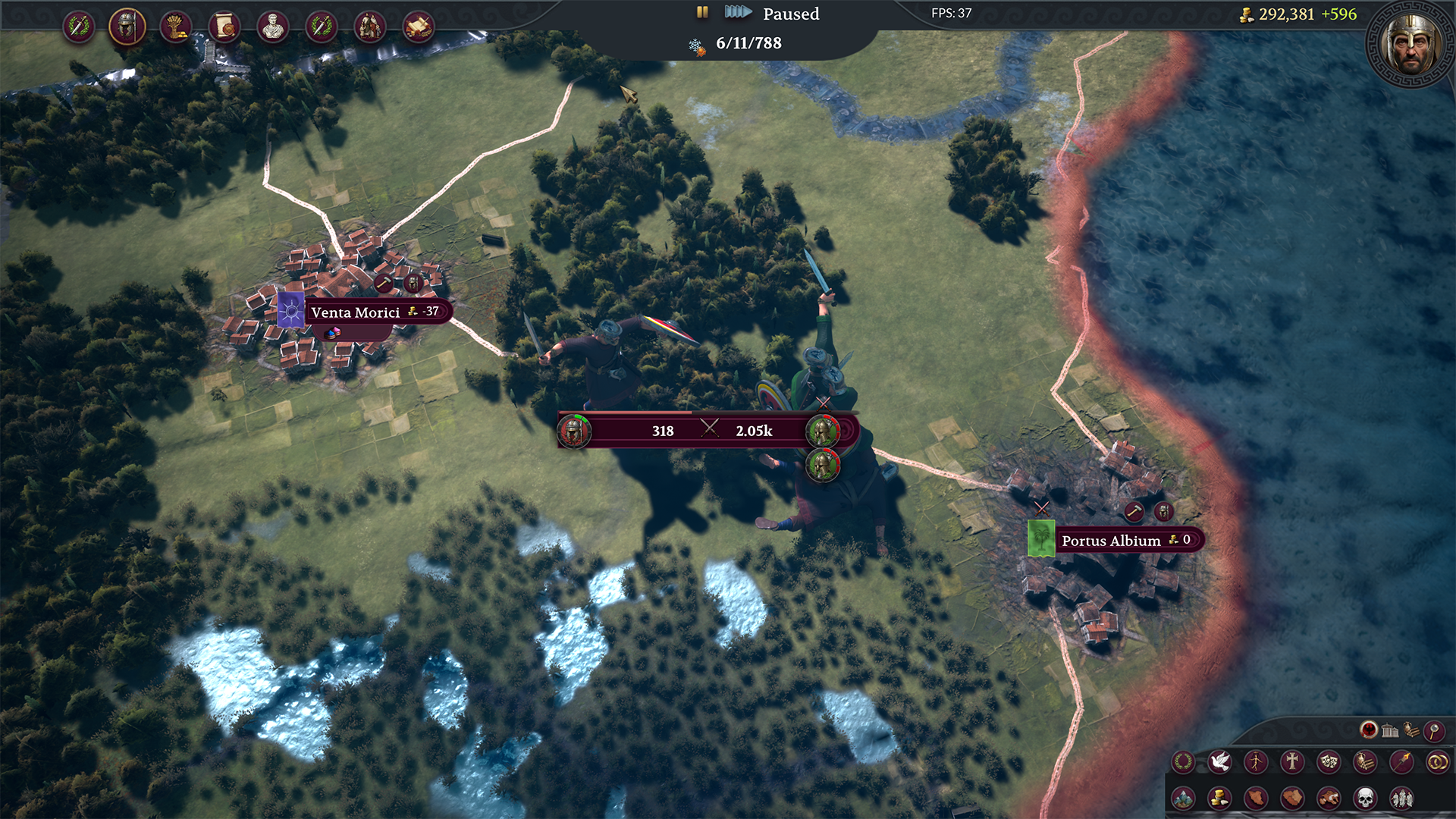Switch to the theater masks culture map mode
1456x819 pixels.
pos(1329,761)
